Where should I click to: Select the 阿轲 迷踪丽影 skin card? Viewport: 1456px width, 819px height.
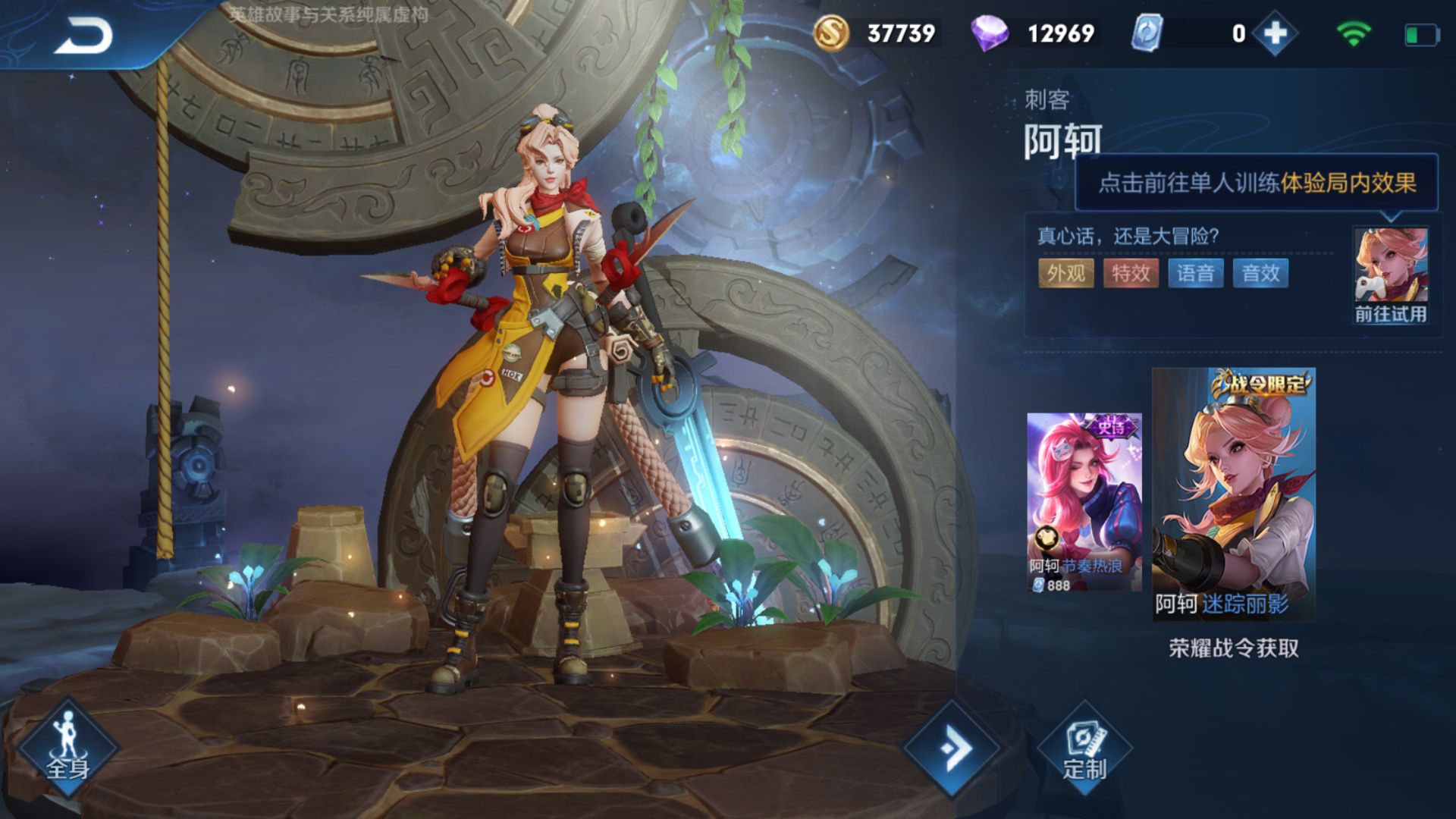coord(1234,494)
